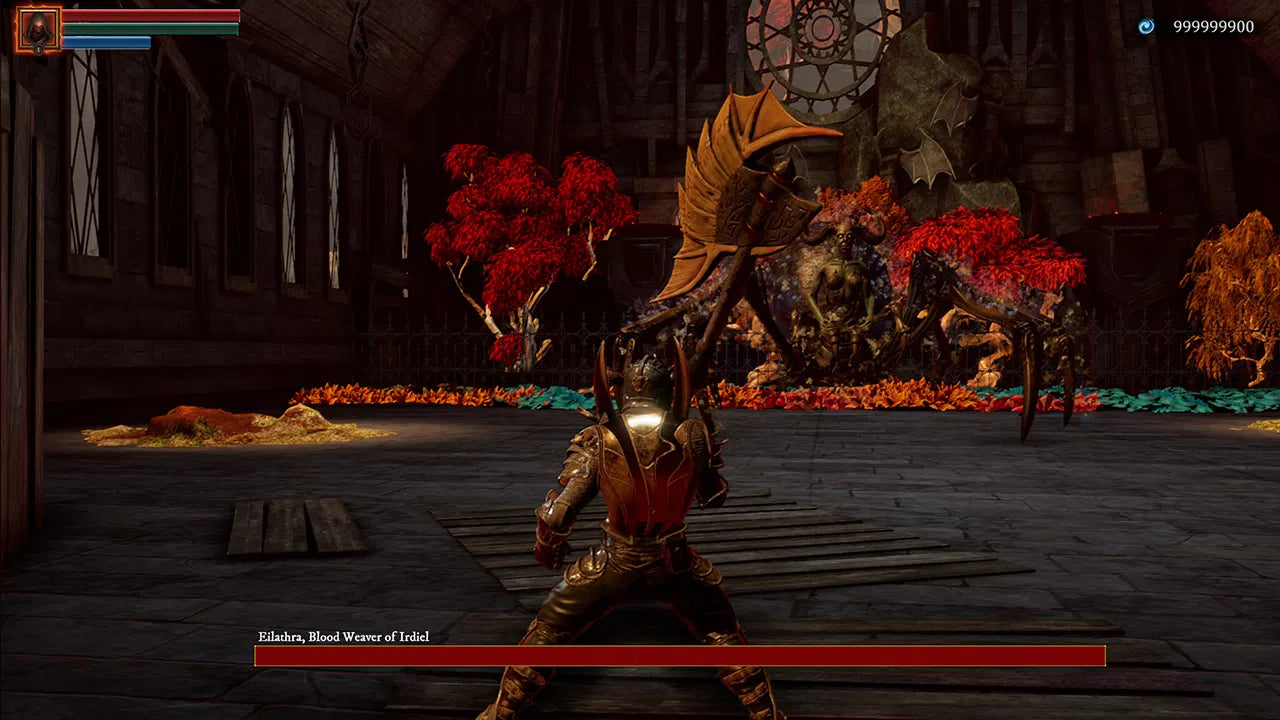Click the red health bar
This screenshot has height=720, width=1280.
click(150, 15)
